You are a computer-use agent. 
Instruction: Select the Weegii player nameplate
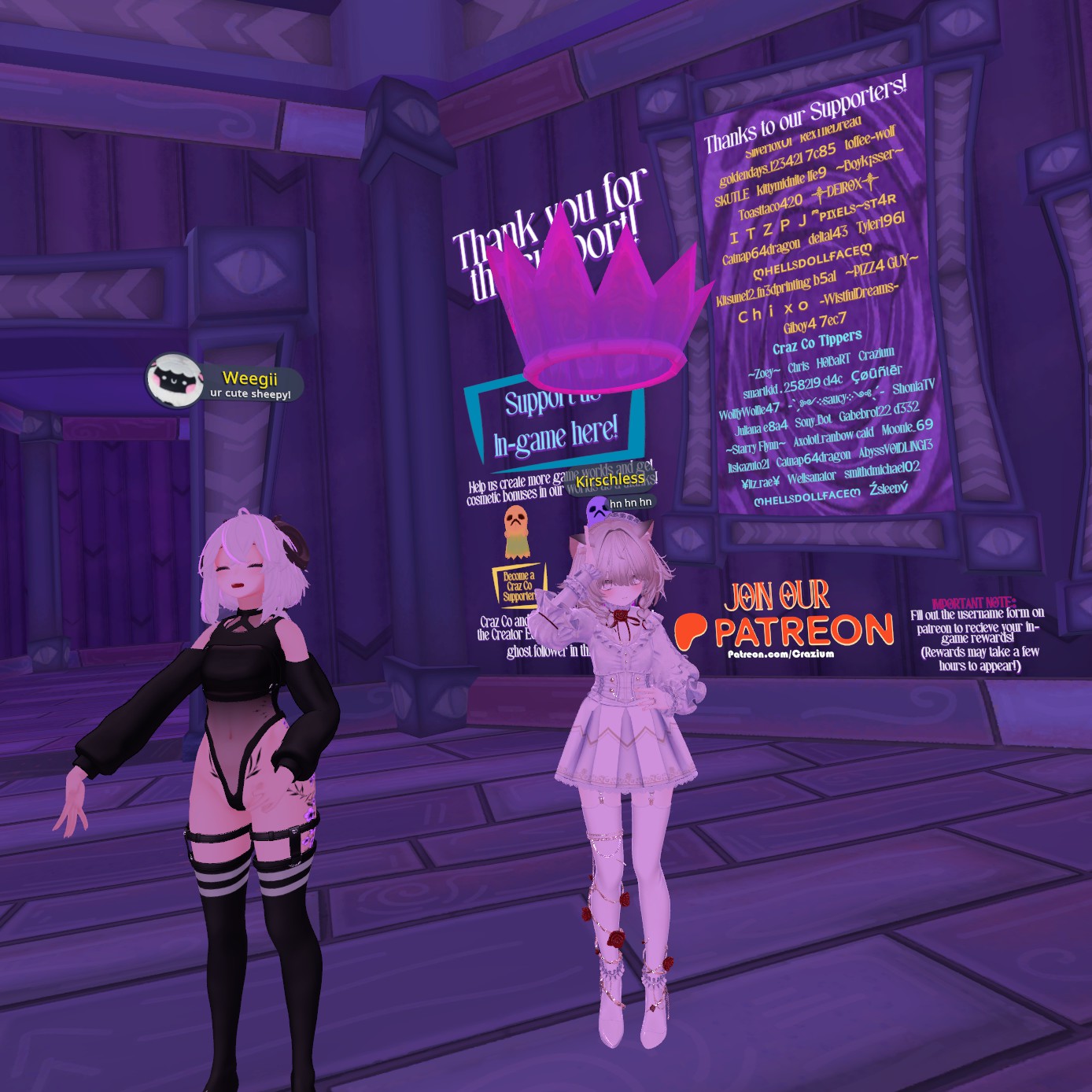[249, 378]
